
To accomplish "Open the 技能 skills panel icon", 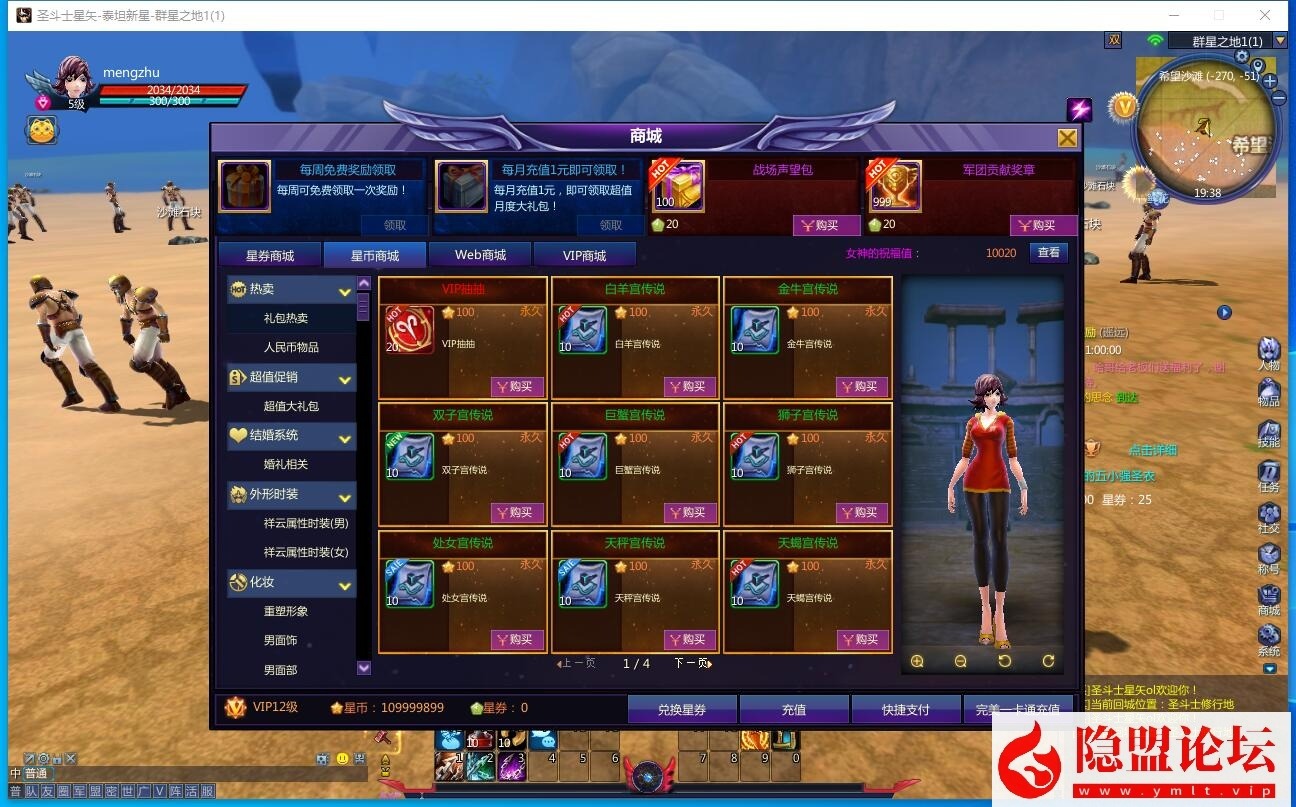I will tap(1270, 428).
